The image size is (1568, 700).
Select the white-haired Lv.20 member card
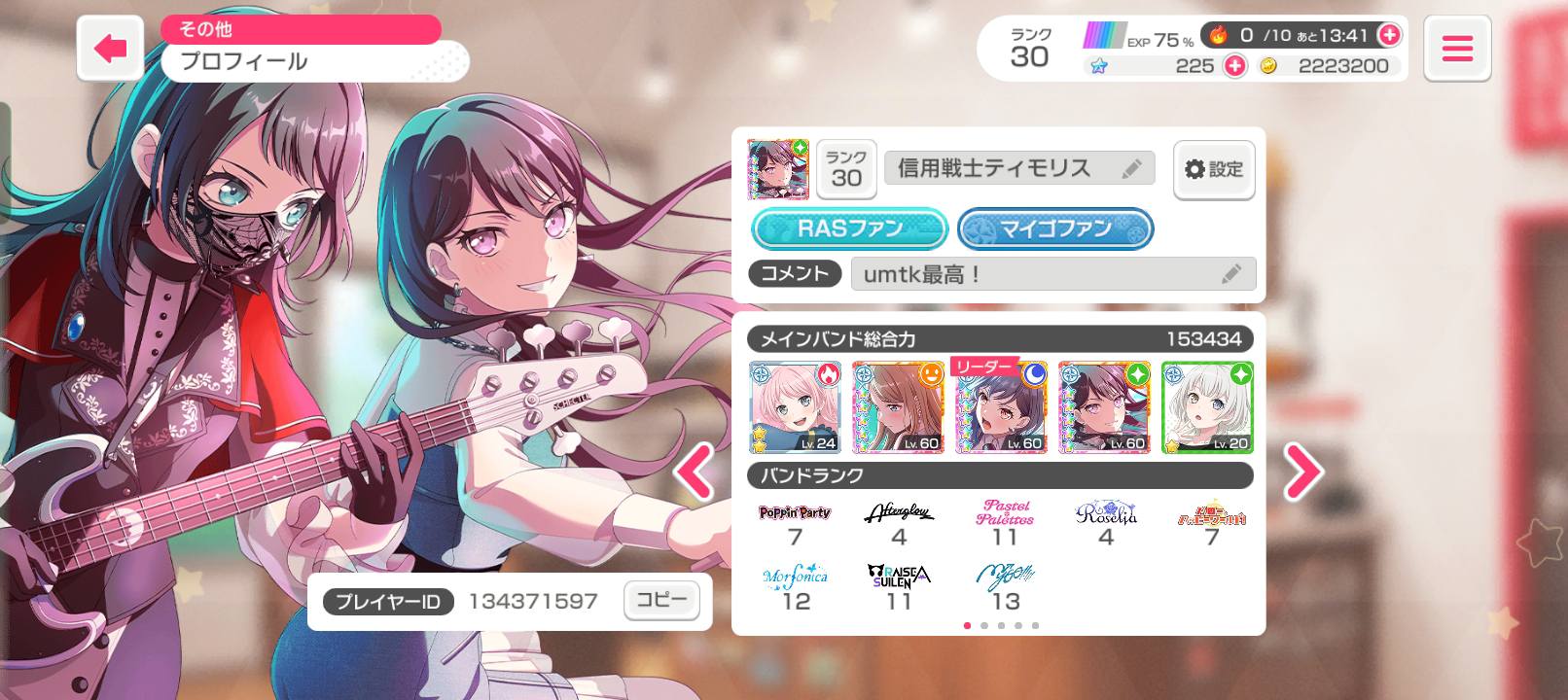tap(1207, 407)
